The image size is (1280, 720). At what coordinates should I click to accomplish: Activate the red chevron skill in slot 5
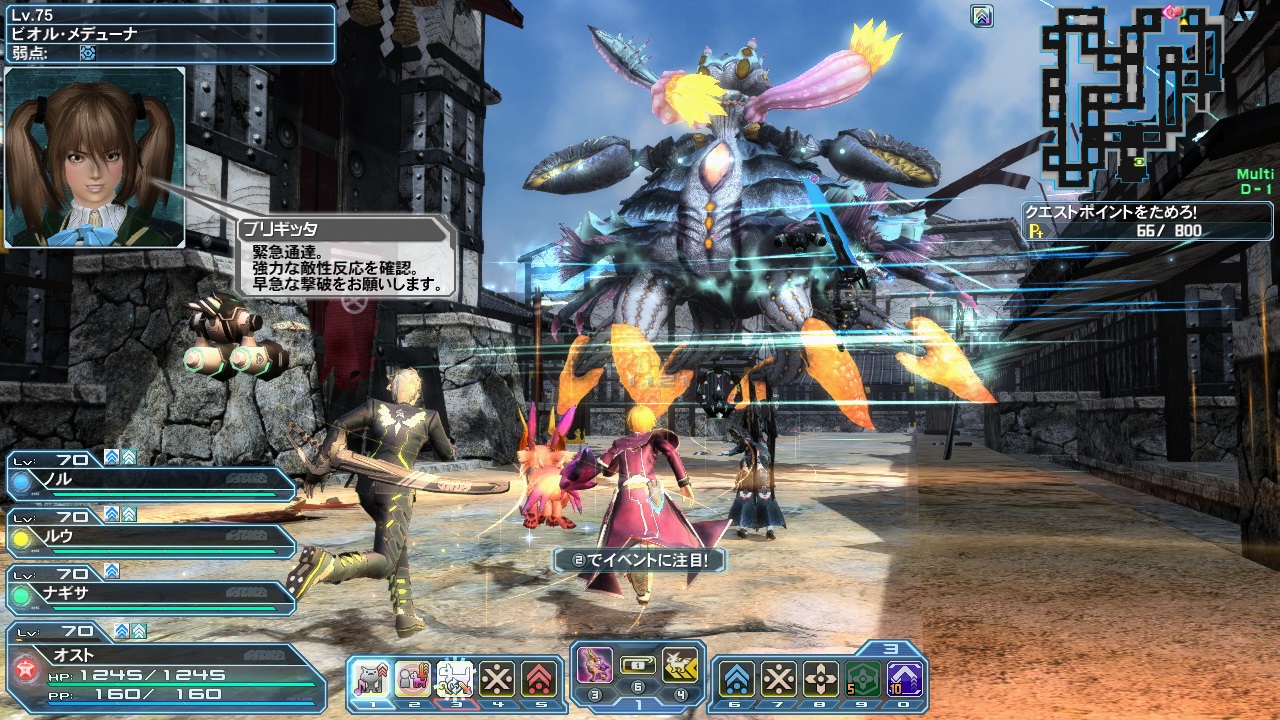[539, 679]
